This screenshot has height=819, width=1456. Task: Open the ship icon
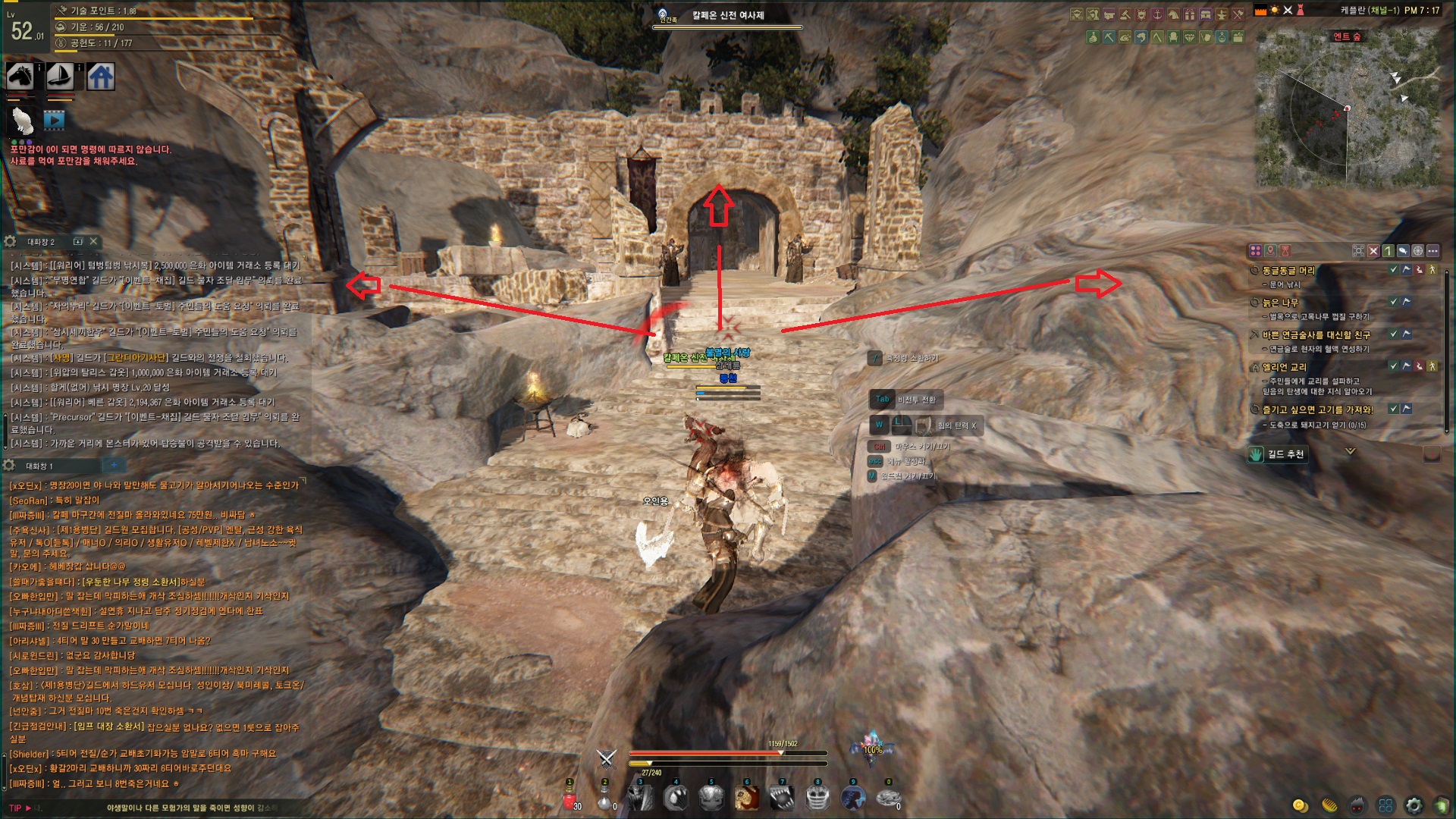point(61,76)
